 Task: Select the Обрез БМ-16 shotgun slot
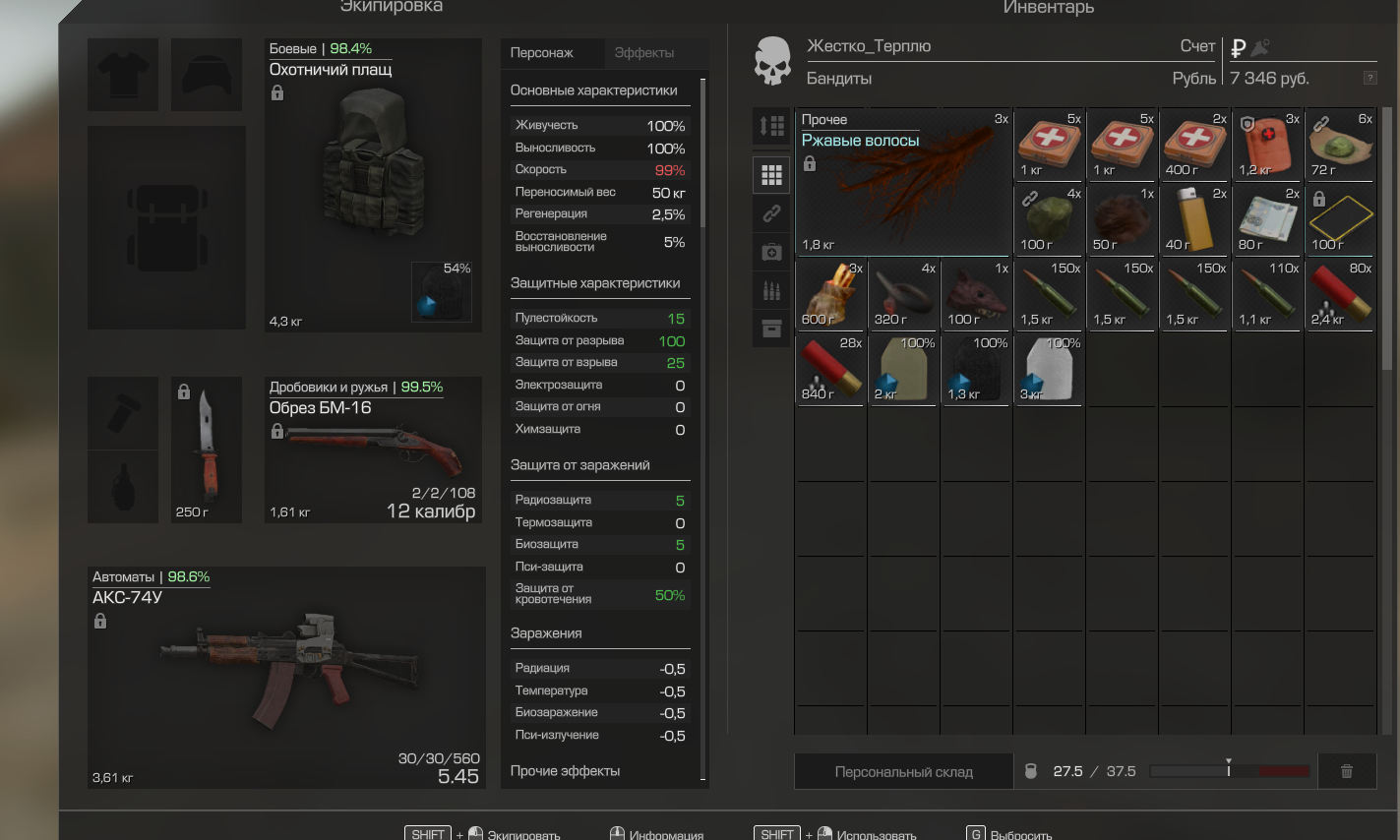point(373,450)
